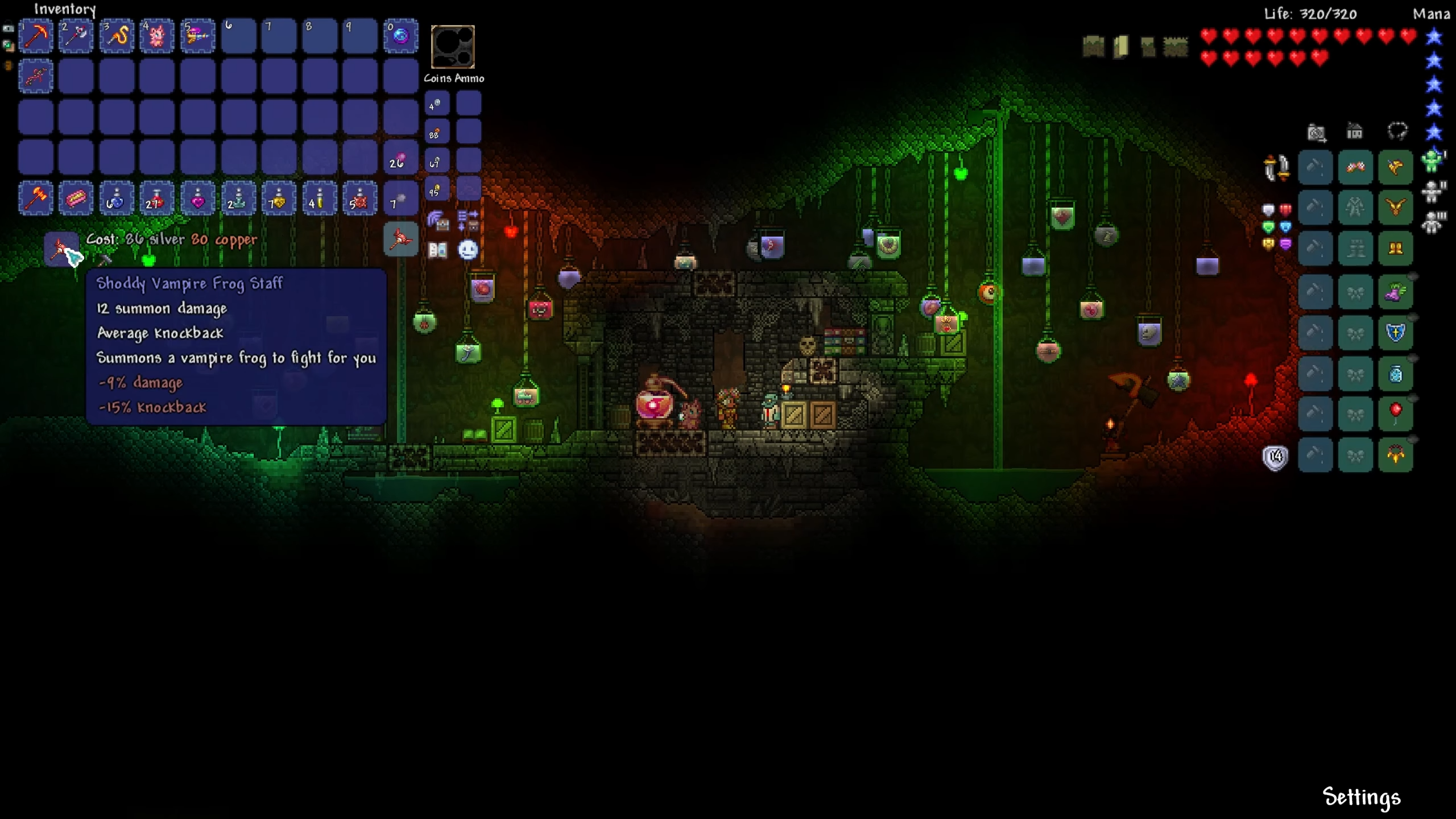
Task: Pick the orange snake whip in hotbar slot 3
Action: click(x=117, y=36)
